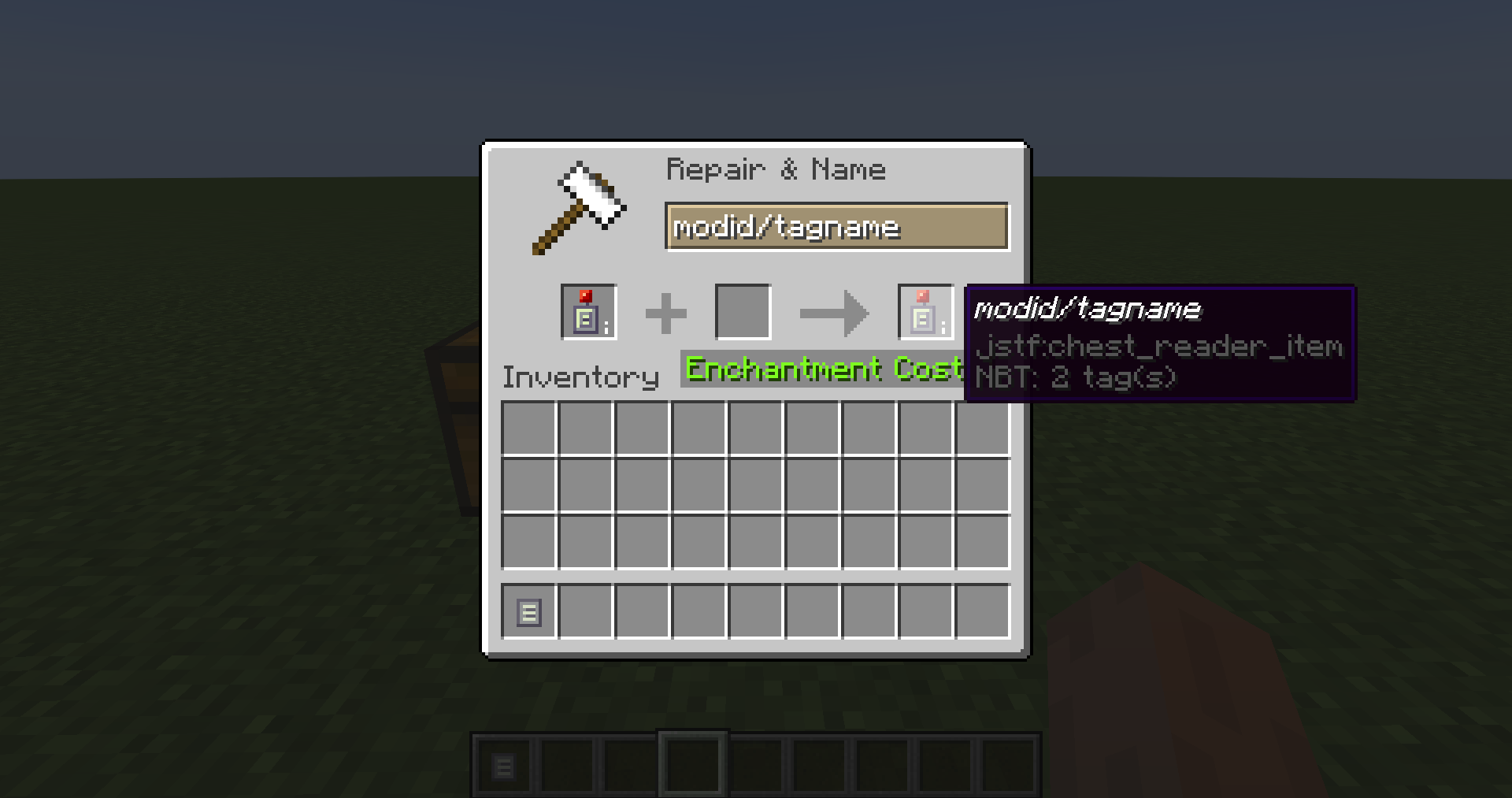Select the chest_reader_item in the first anvil slot
The height and width of the screenshot is (798, 1512).
pyautogui.click(x=587, y=311)
